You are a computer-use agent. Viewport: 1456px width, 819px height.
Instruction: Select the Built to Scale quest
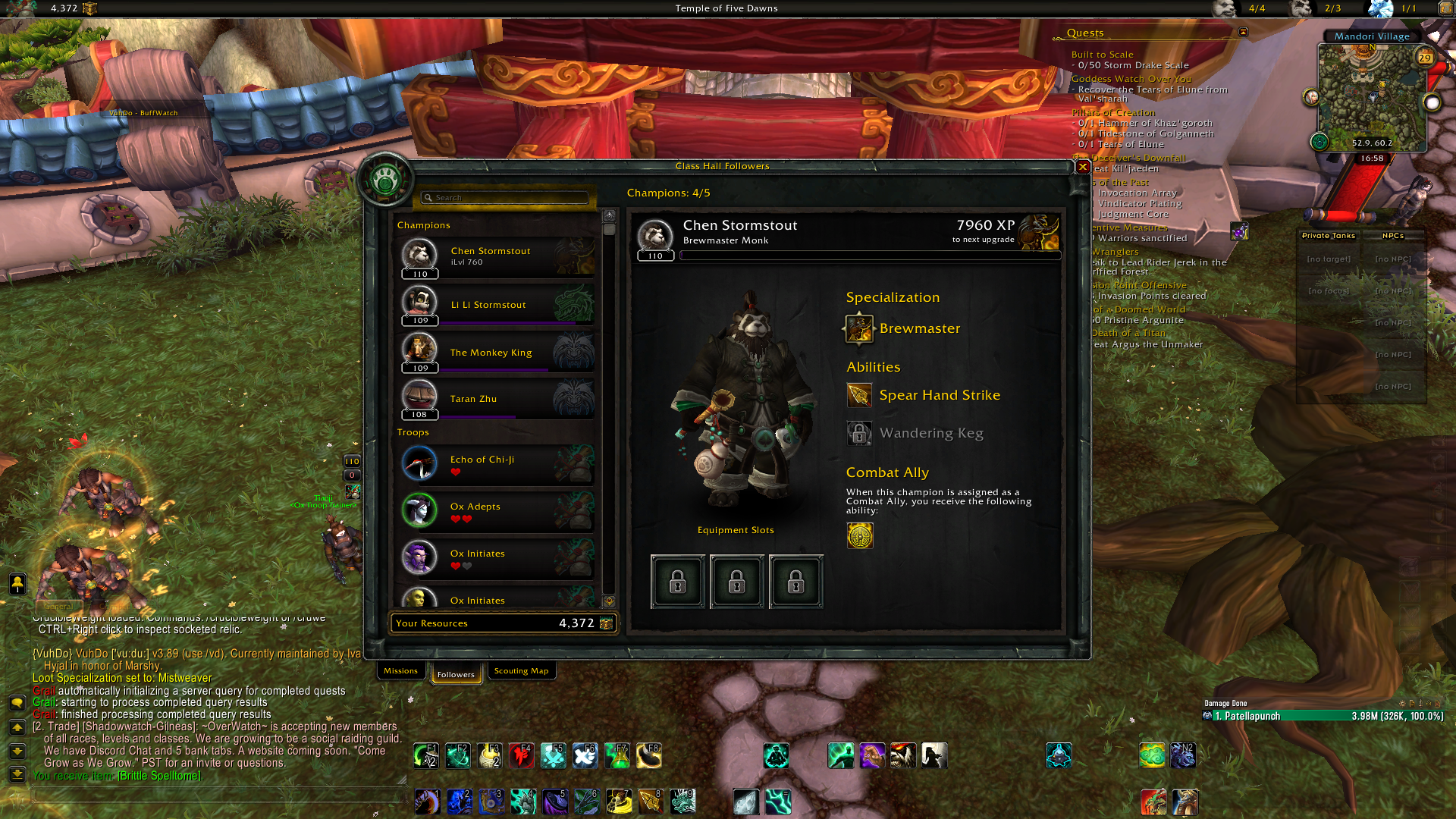[x=1102, y=55]
